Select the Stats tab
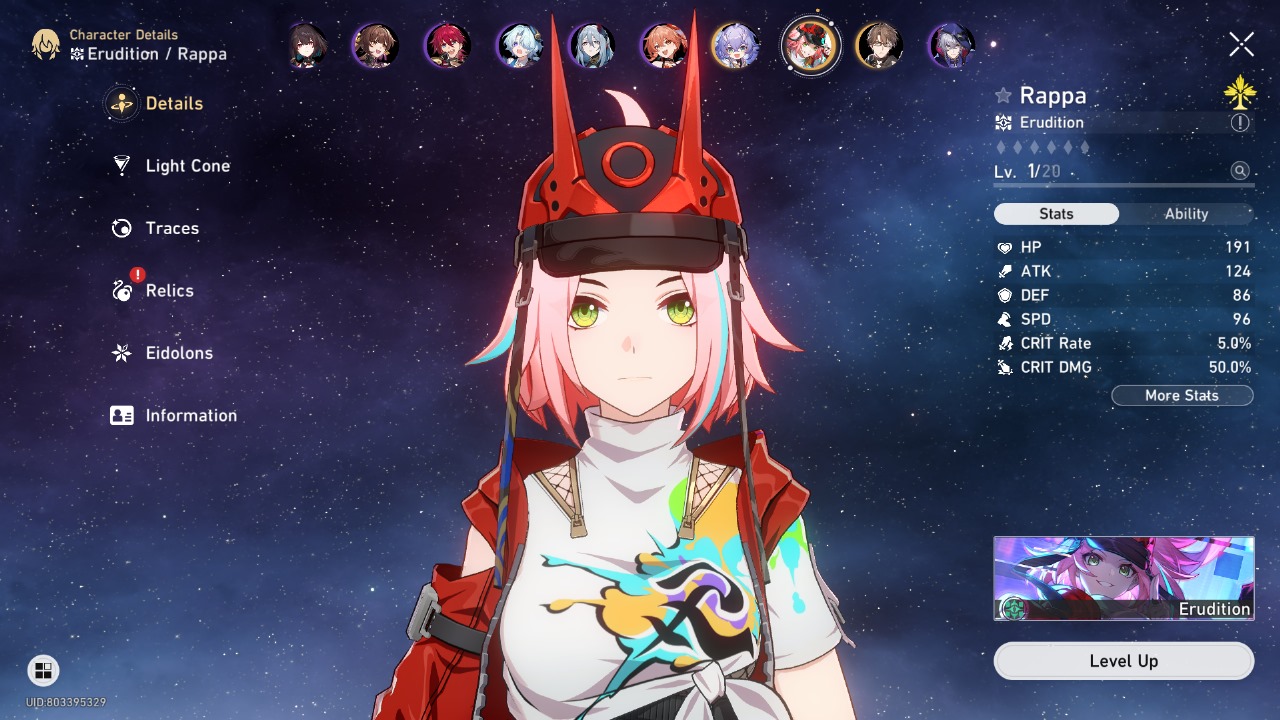The image size is (1280, 720). pyautogui.click(x=1056, y=213)
